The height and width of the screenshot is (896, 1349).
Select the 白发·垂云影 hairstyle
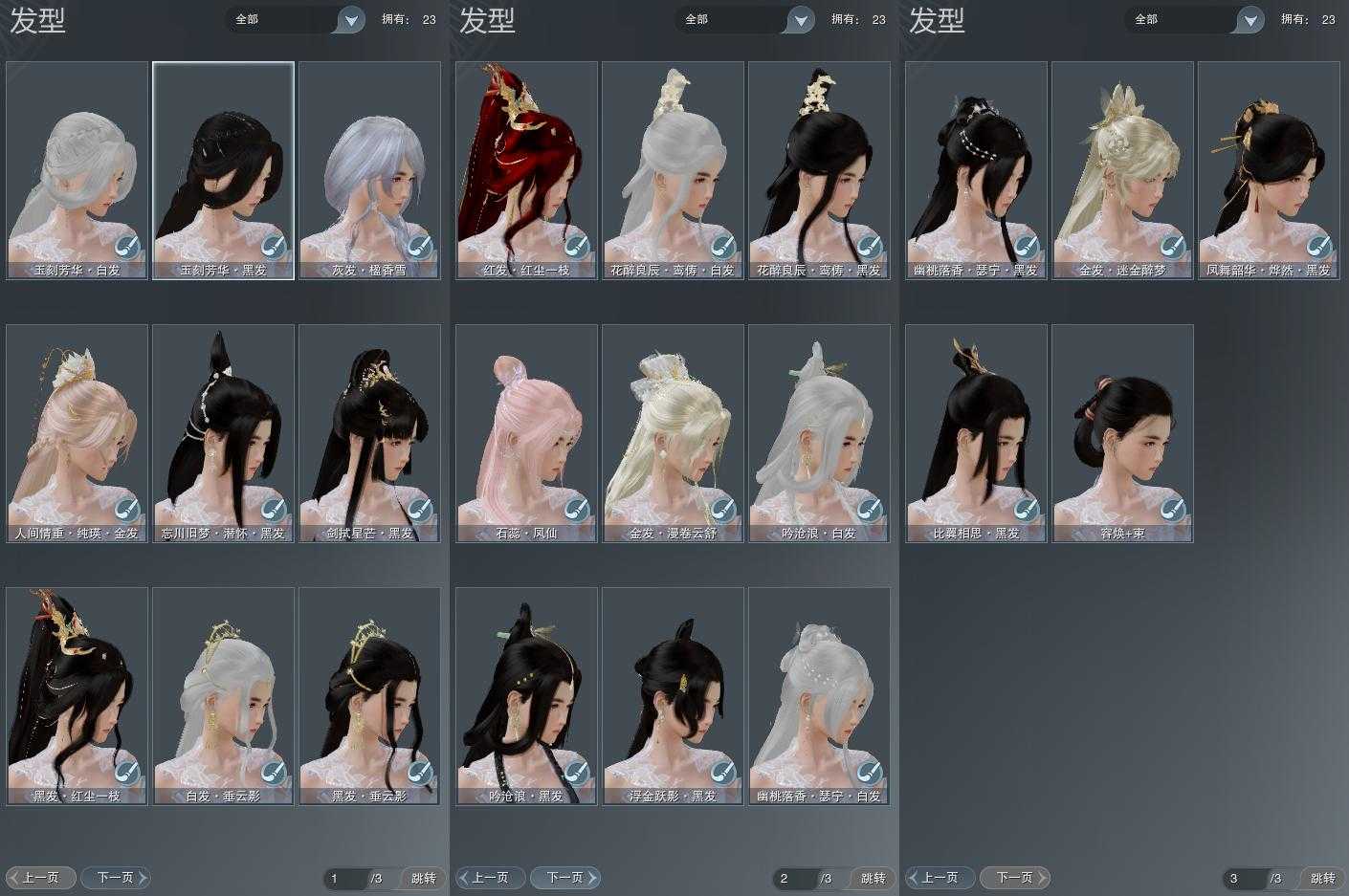coord(223,695)
